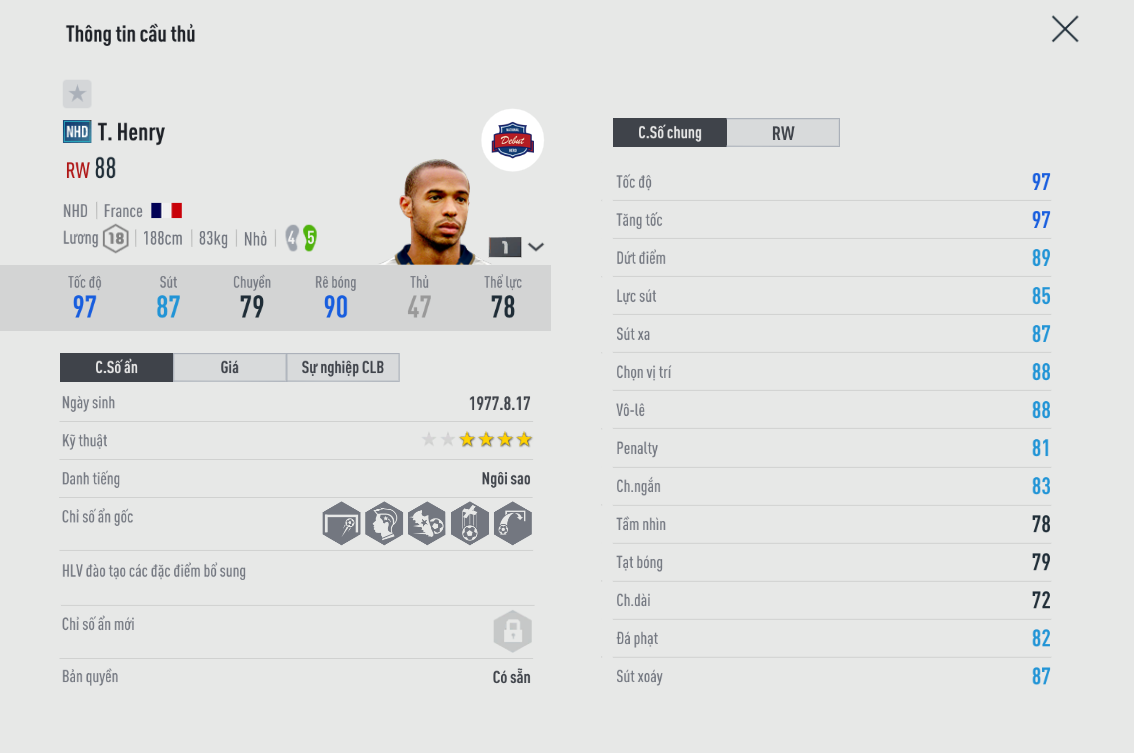
Task: Select the Debut season badge icon
Action: click(x=513, y=140)
